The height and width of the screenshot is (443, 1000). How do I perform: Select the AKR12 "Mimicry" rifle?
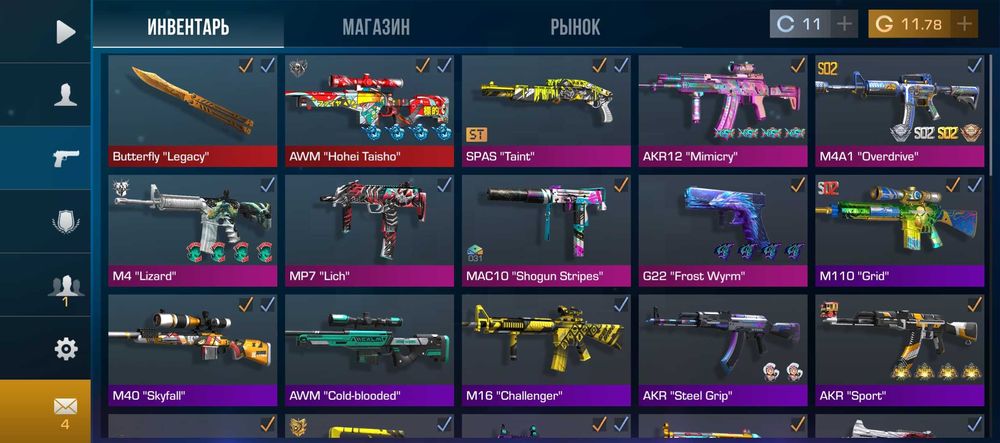click(x=723, y=110)
